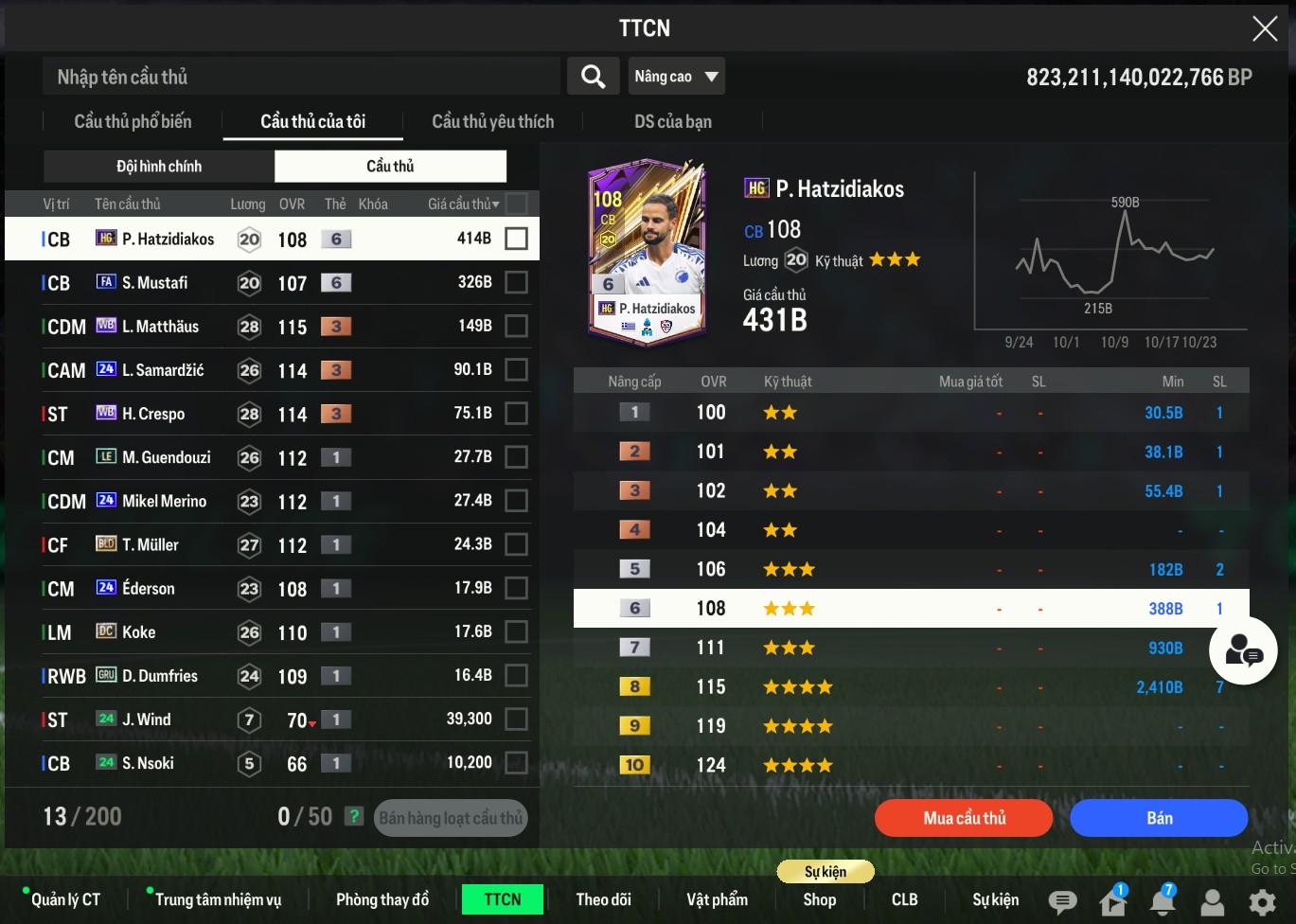This screenshot has width=1296, height=924.
Task: Choose L. Matthäus row
Action: [x=160, y=327]
